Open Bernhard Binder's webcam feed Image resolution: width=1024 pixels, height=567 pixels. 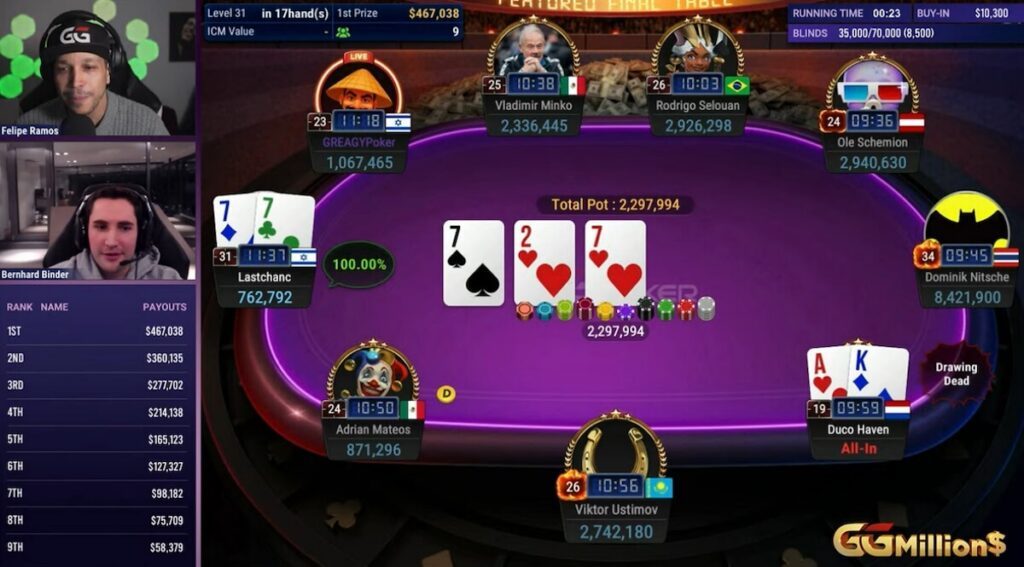[97, 212]
